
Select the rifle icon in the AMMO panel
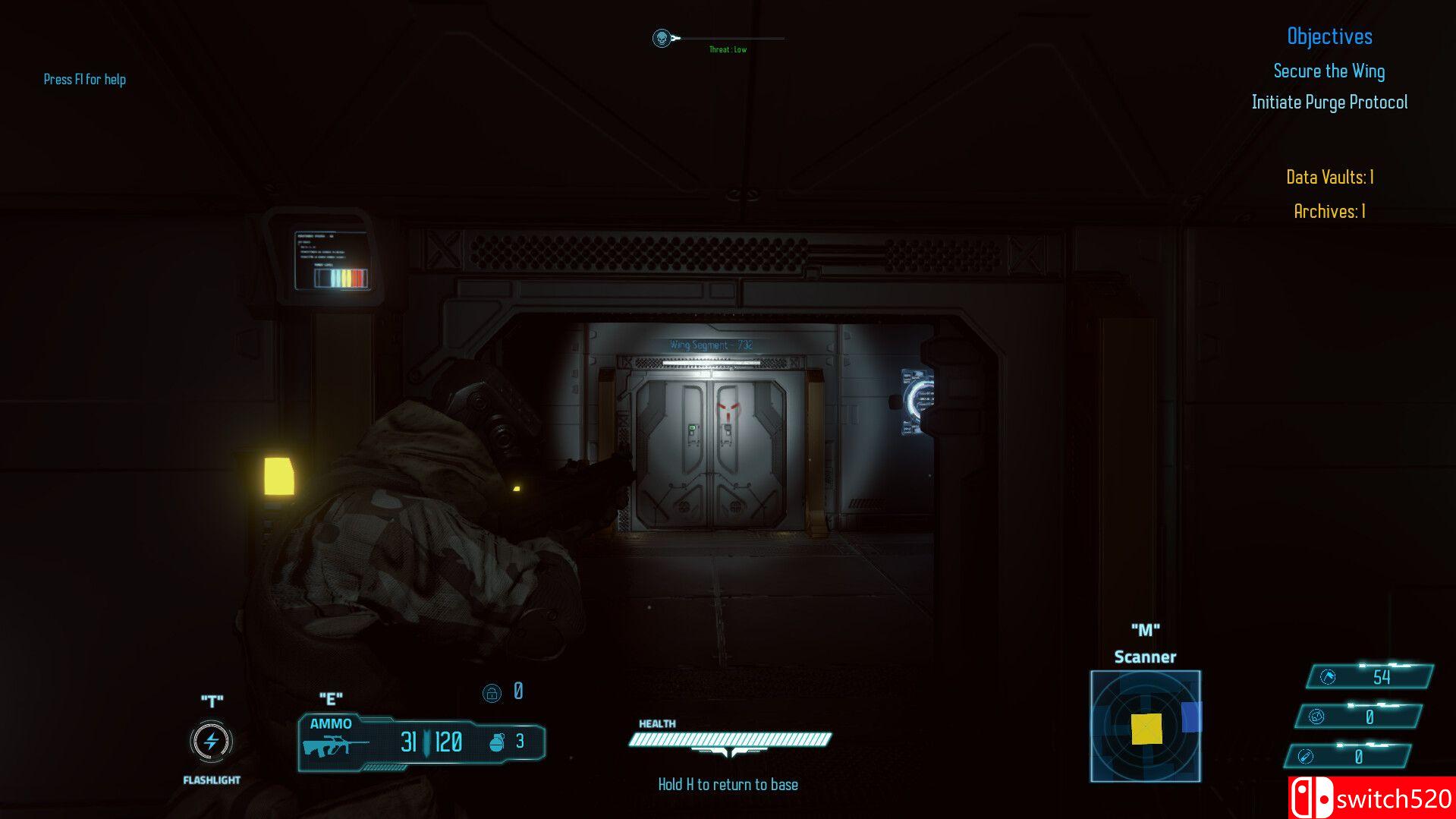(335, 746)
